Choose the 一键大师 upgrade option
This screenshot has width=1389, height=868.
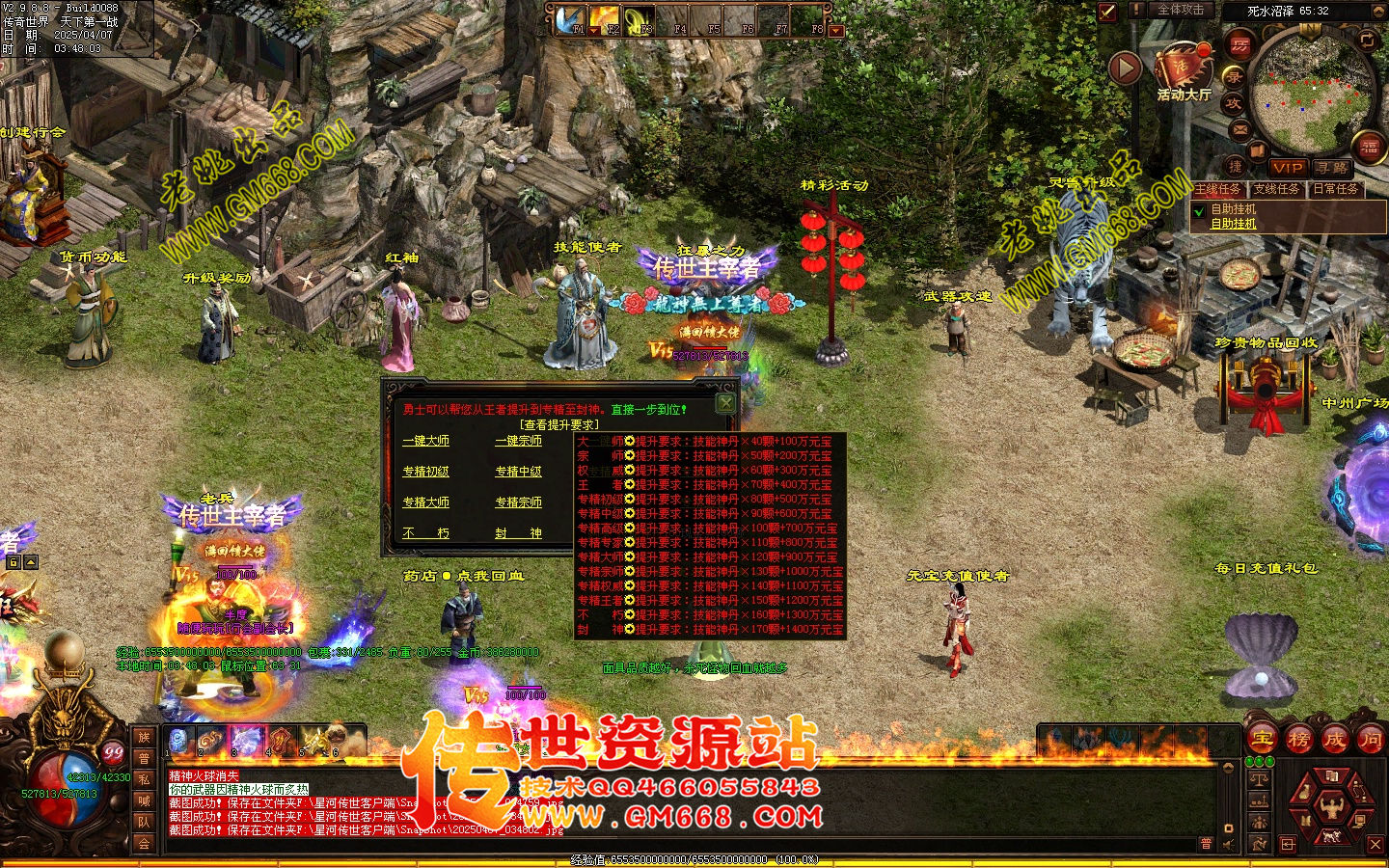pos(425,441)
